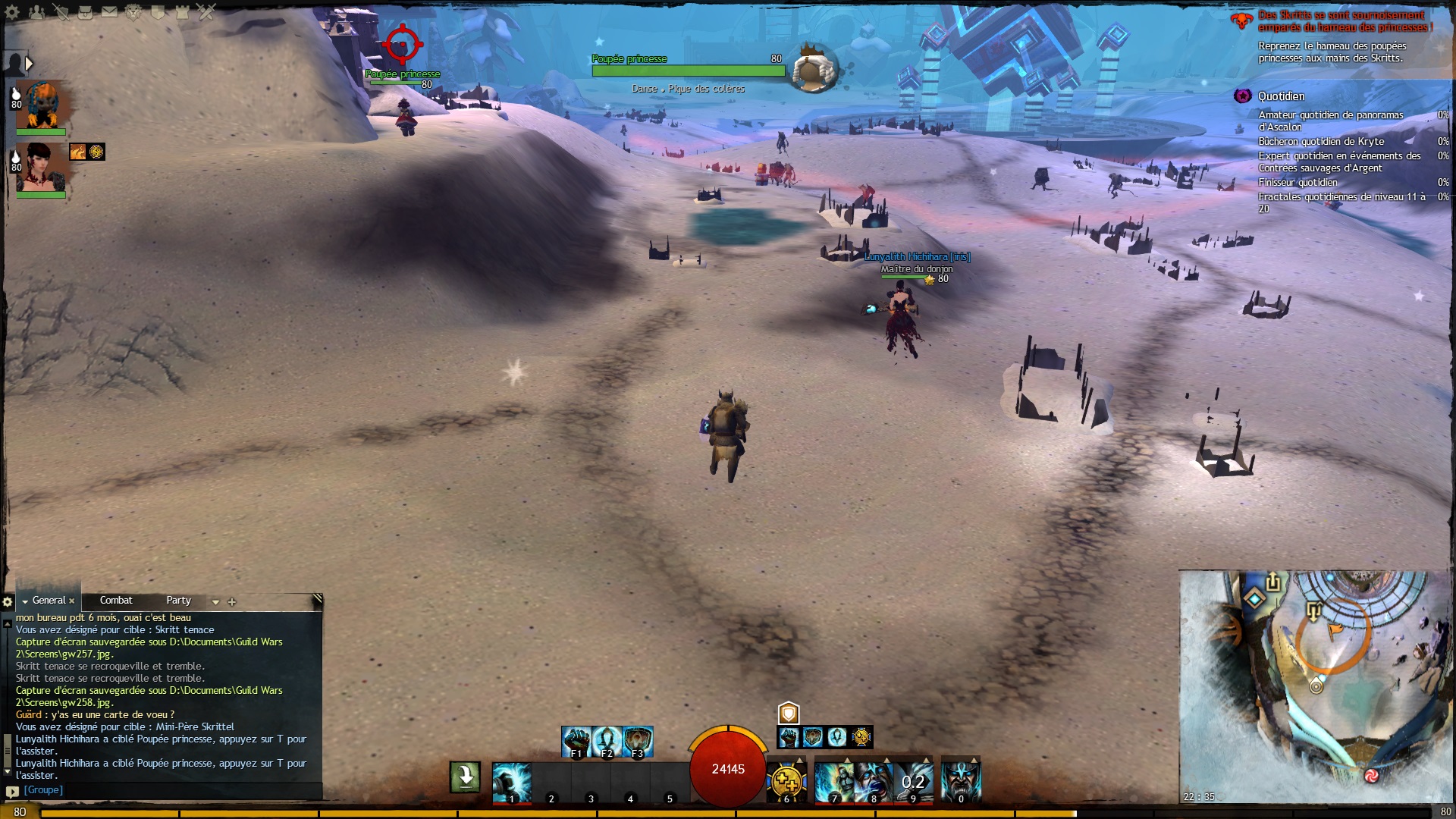Image resolution: width=1456 pixels, height=819 pixels.
Task: Open the mail envelope icon
Action: pyautogui.click(x=109, y=12)
